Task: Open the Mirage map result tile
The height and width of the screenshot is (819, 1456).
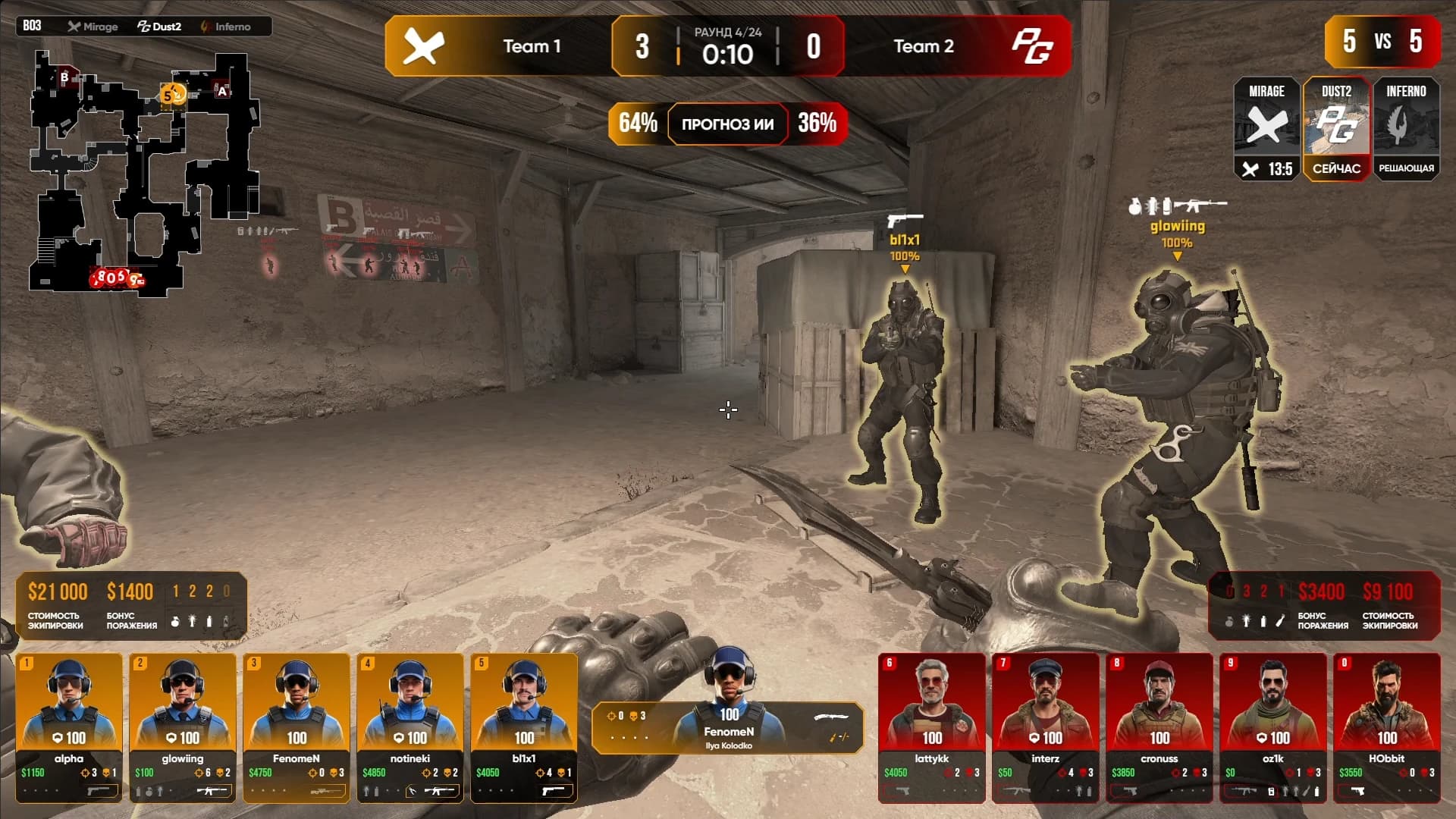Action: coord(1266,128)
